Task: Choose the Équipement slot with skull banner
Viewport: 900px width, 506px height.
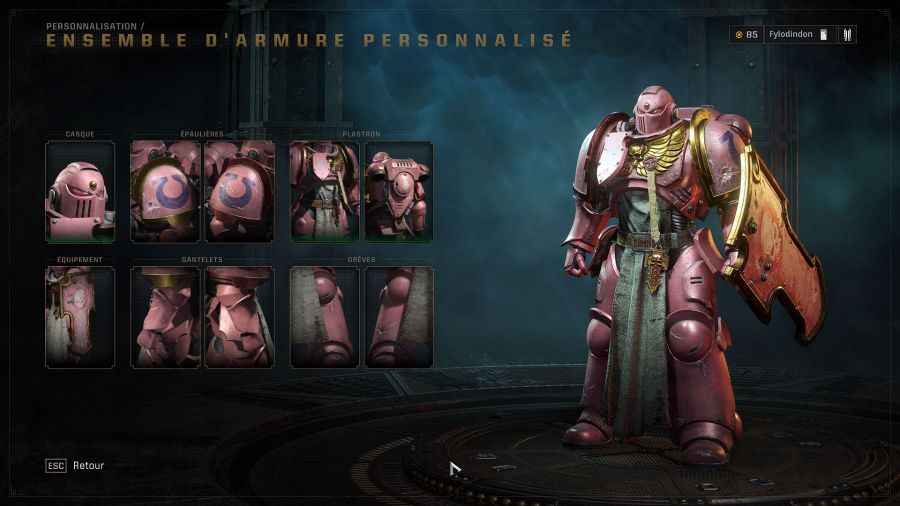Action: [80, 317]
